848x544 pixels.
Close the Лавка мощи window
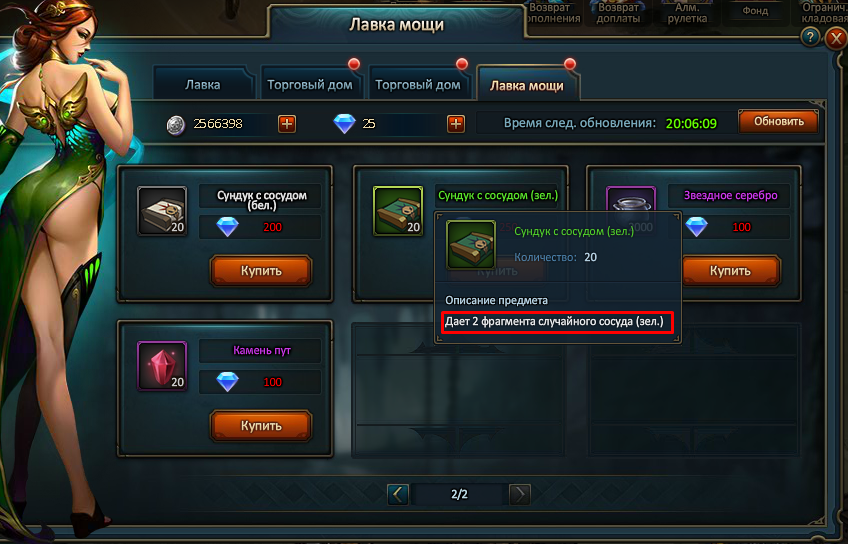pos(837,38)
